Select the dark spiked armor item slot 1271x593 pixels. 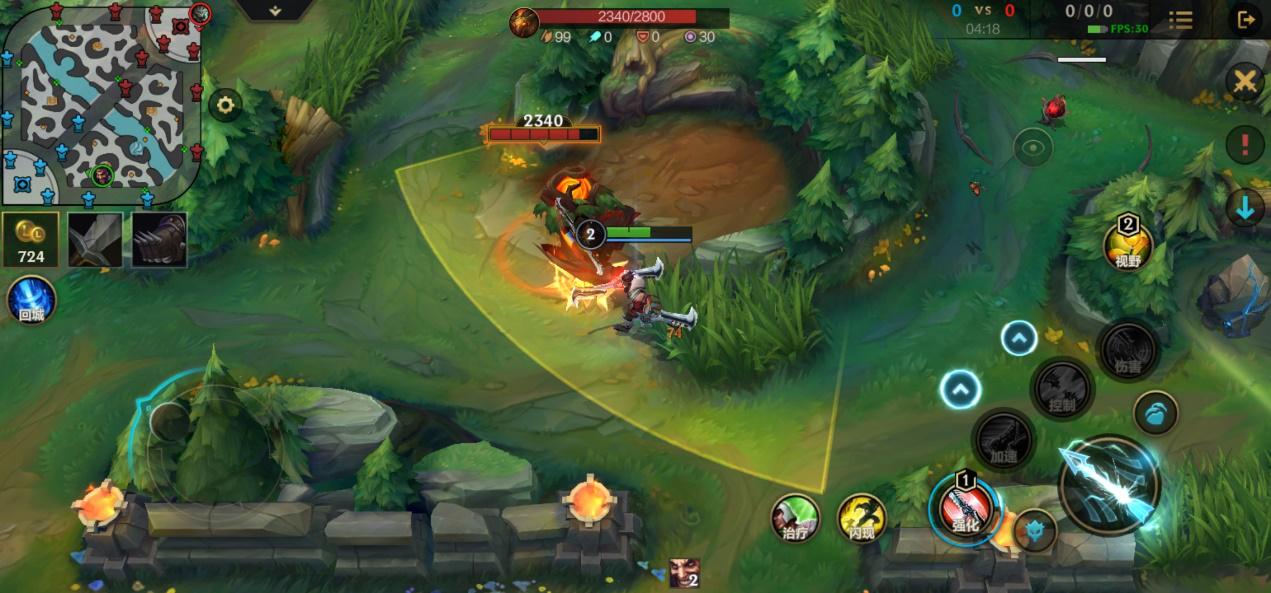click(159, 240)
